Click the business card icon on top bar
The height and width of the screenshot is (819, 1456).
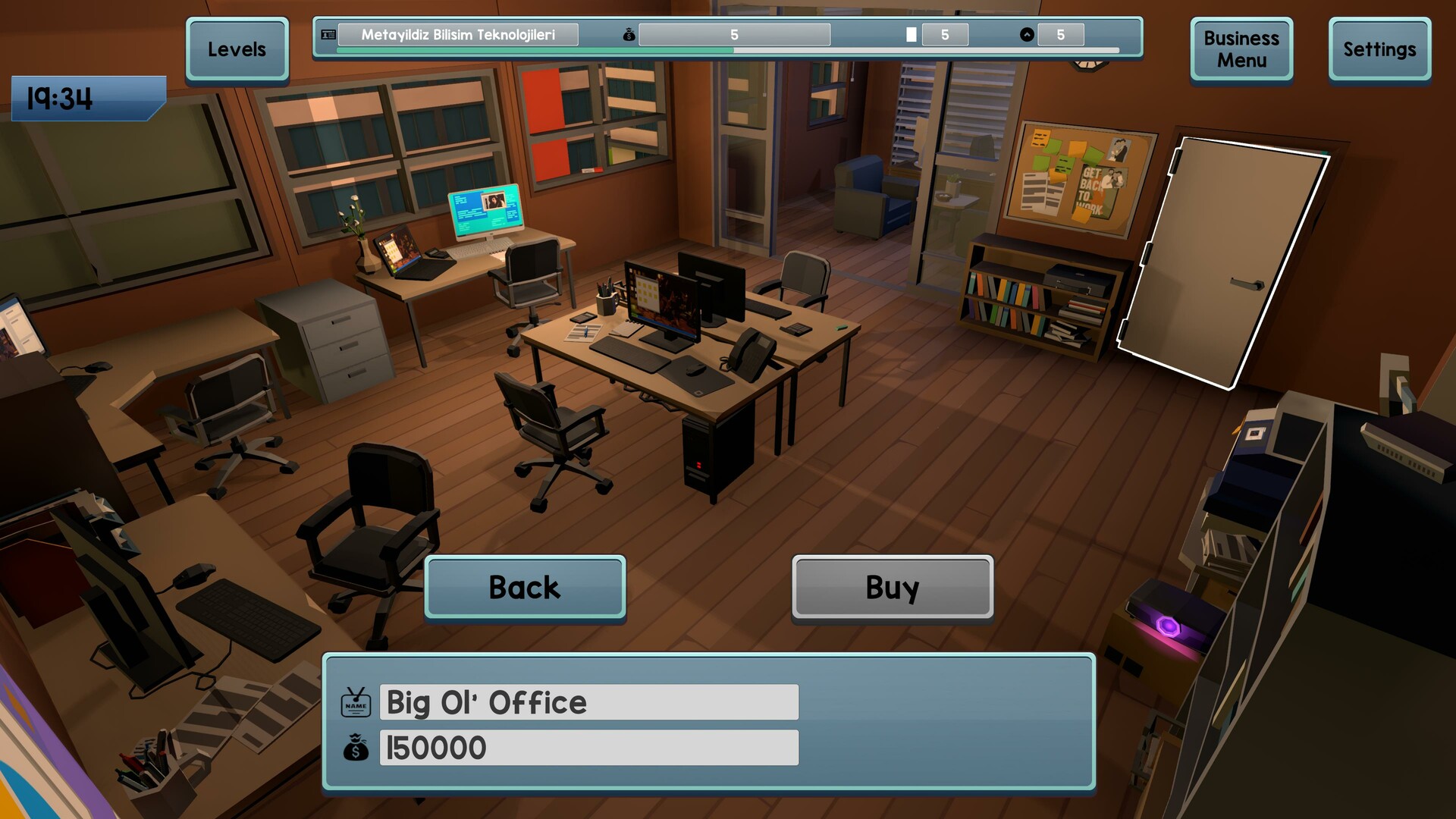(327, 34)
